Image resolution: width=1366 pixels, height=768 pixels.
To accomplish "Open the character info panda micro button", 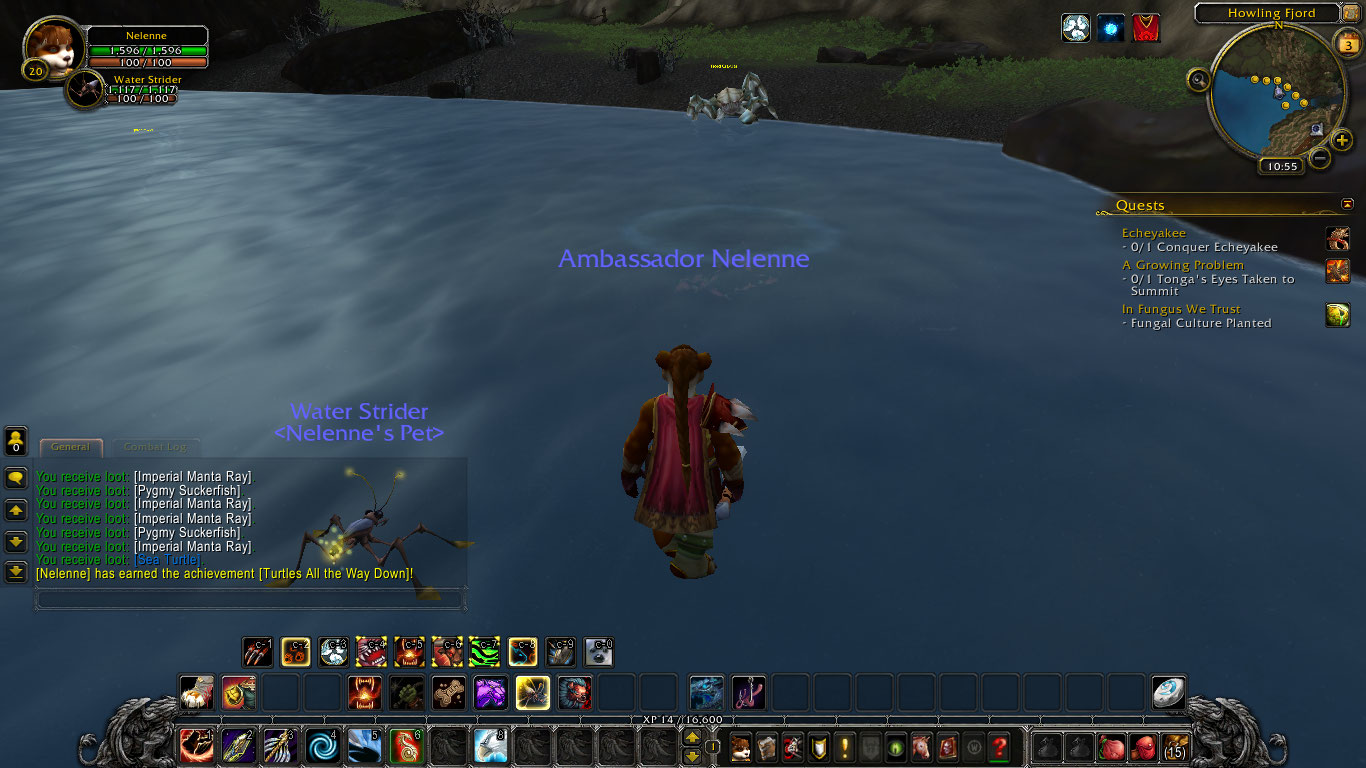I will [x=741, y=746].
